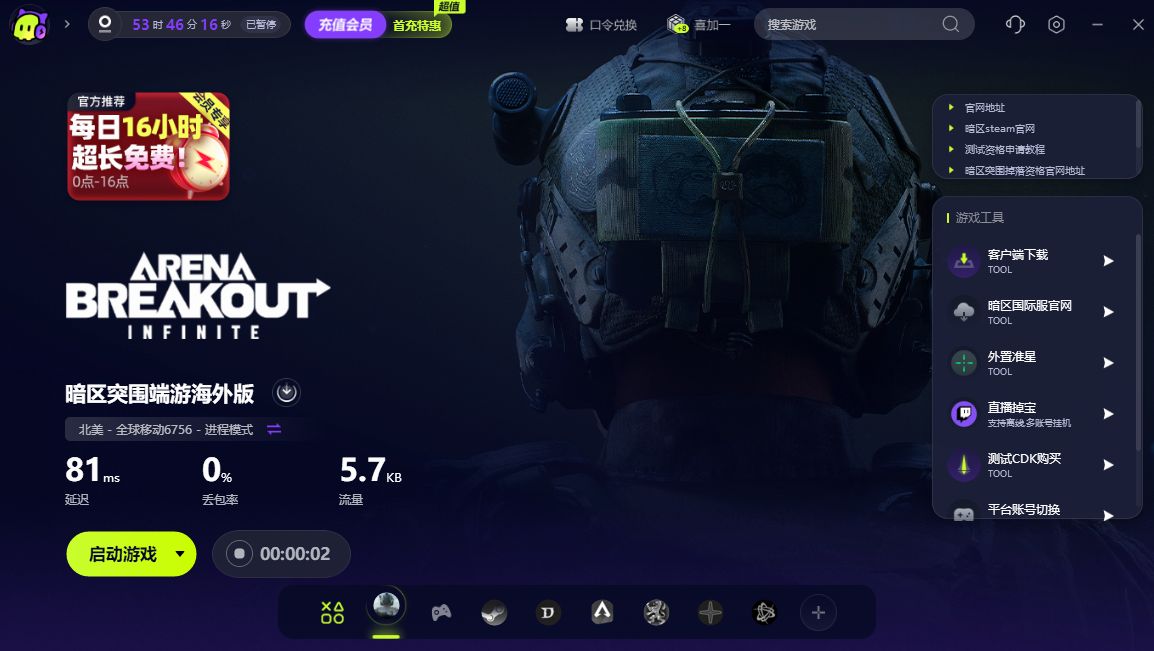The image size is (1154, 651).
Task: Click the 每日16小时 free promo banner
Action: (x=149, y=147)
